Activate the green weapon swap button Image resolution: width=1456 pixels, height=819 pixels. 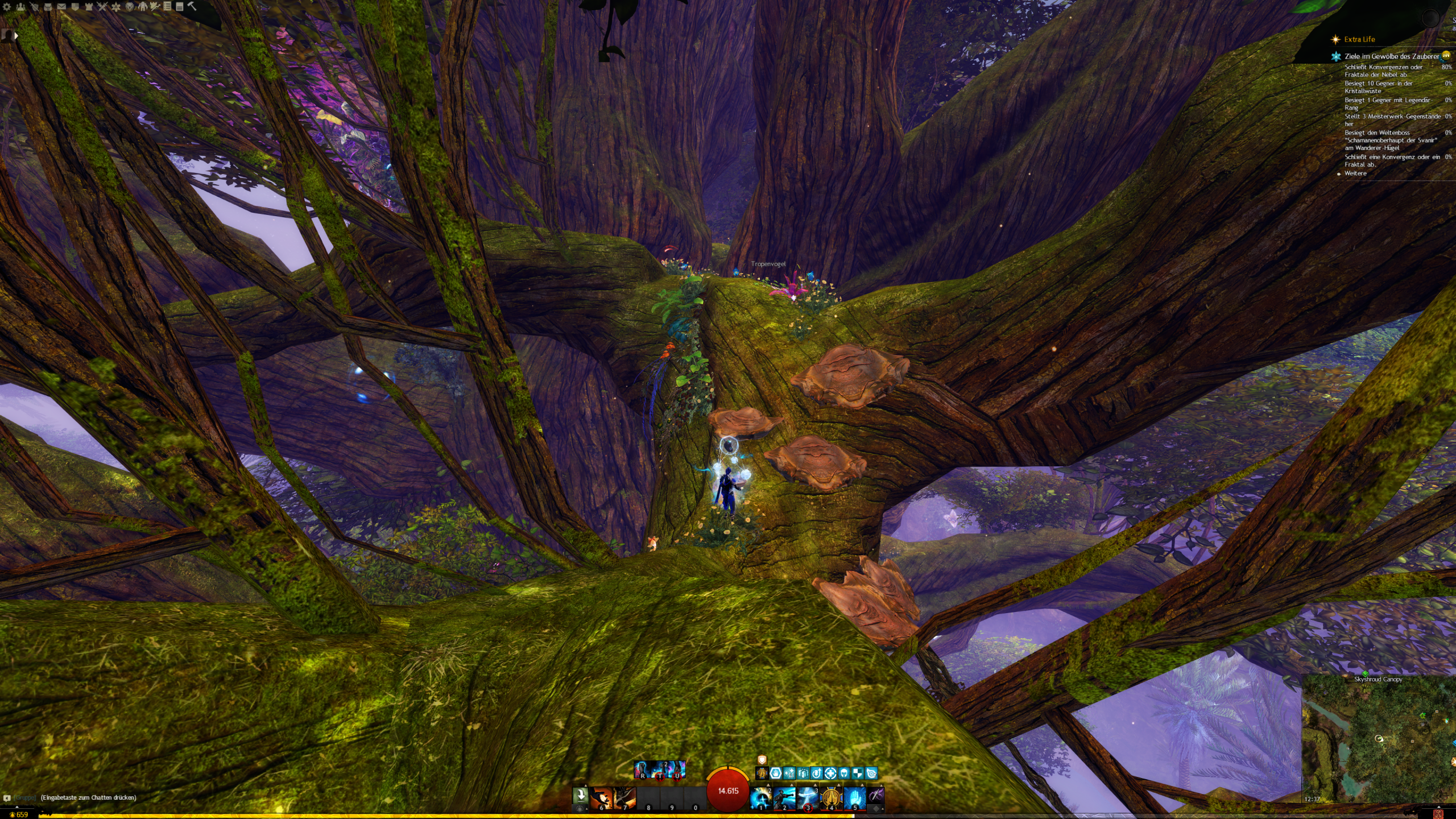580,795
